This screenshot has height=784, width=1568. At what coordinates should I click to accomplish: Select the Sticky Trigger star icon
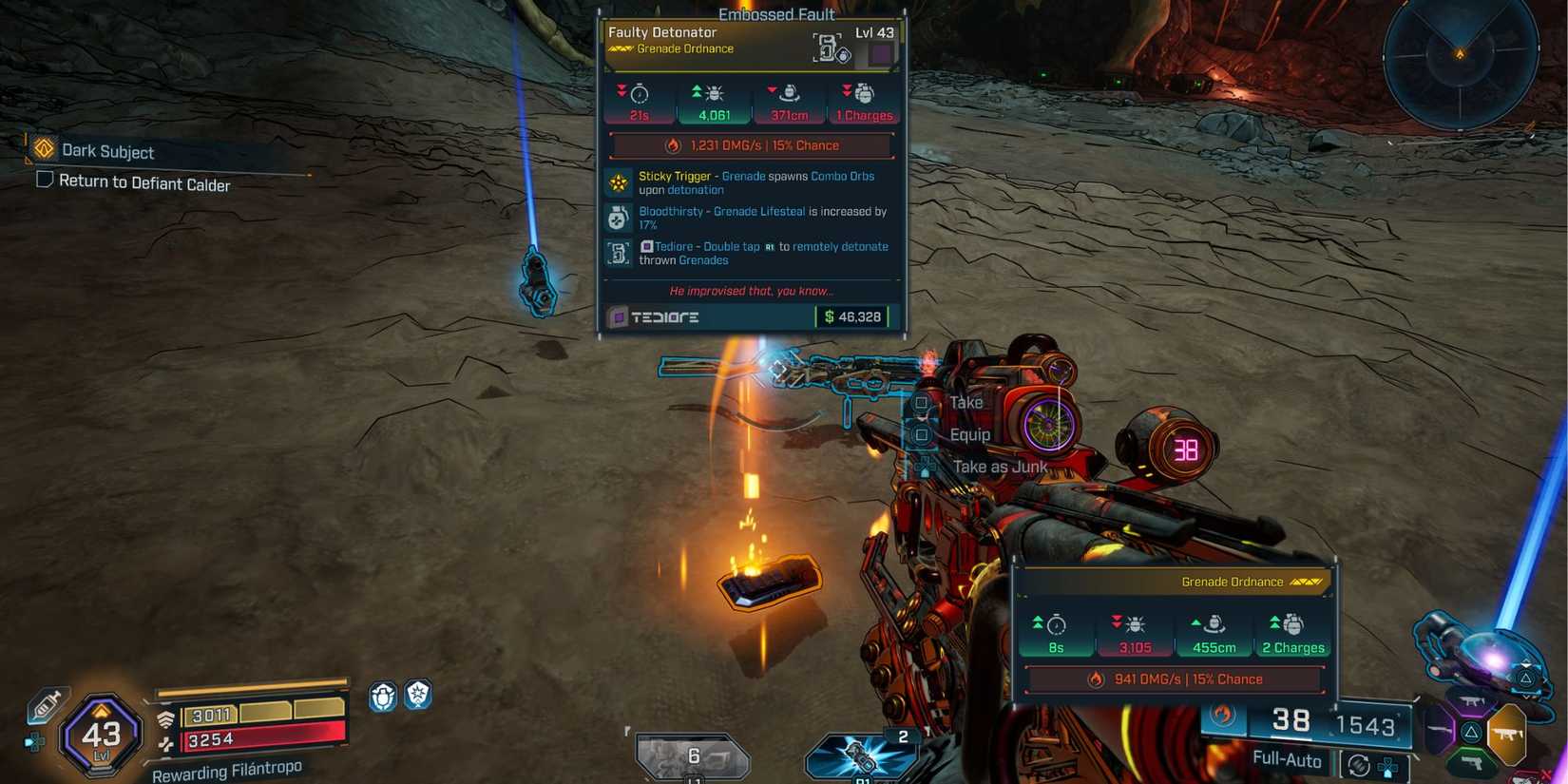[619, 182]
